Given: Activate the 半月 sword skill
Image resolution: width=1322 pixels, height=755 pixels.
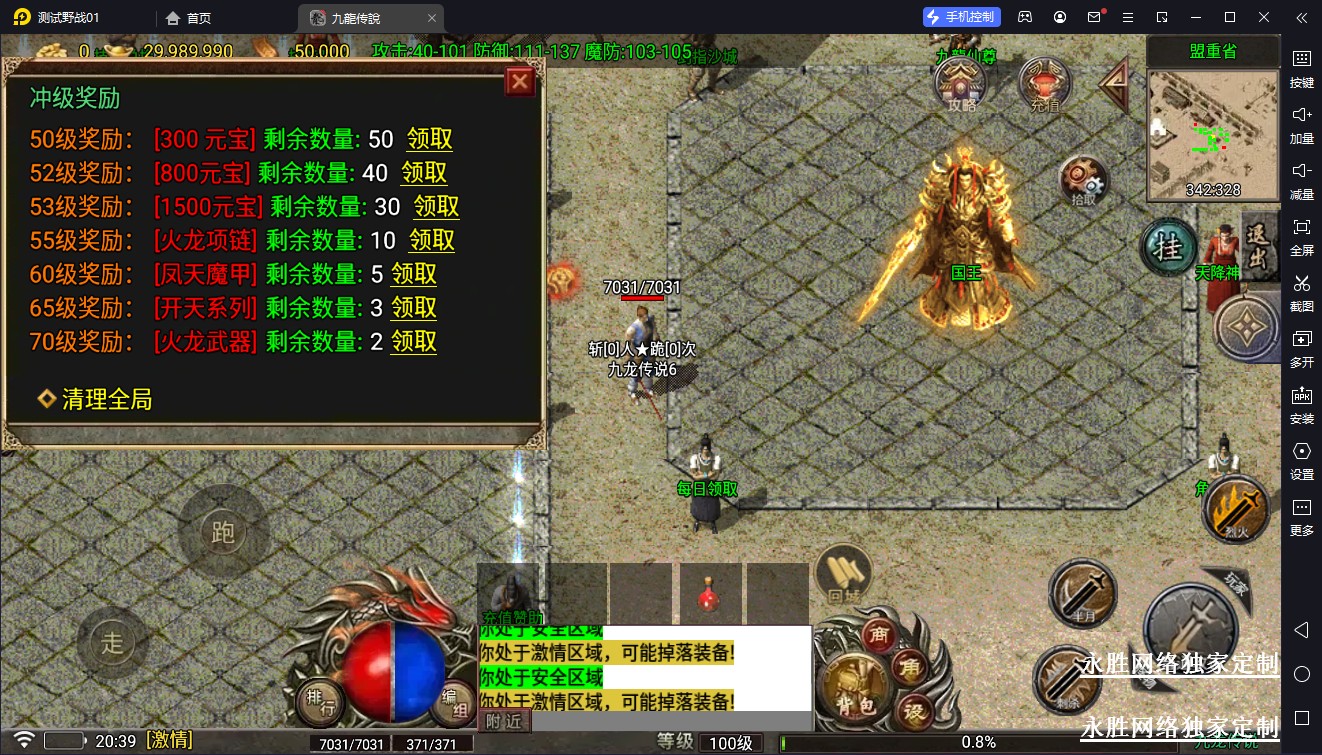Looking at the screenshot, I should pyautogui.click(x=1083, y=593).
